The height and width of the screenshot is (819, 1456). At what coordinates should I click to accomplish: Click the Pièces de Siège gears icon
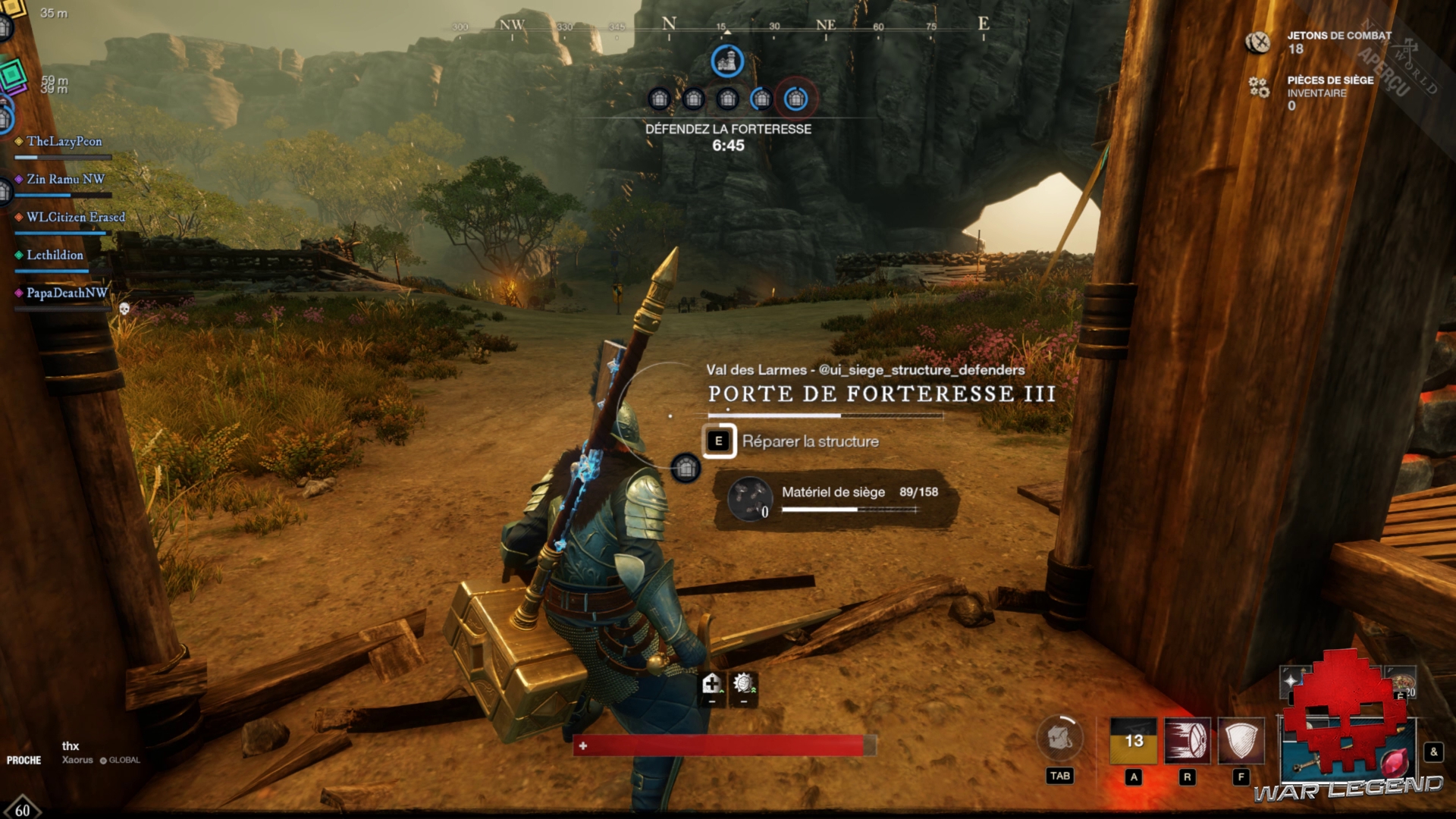coord(1259,88)
